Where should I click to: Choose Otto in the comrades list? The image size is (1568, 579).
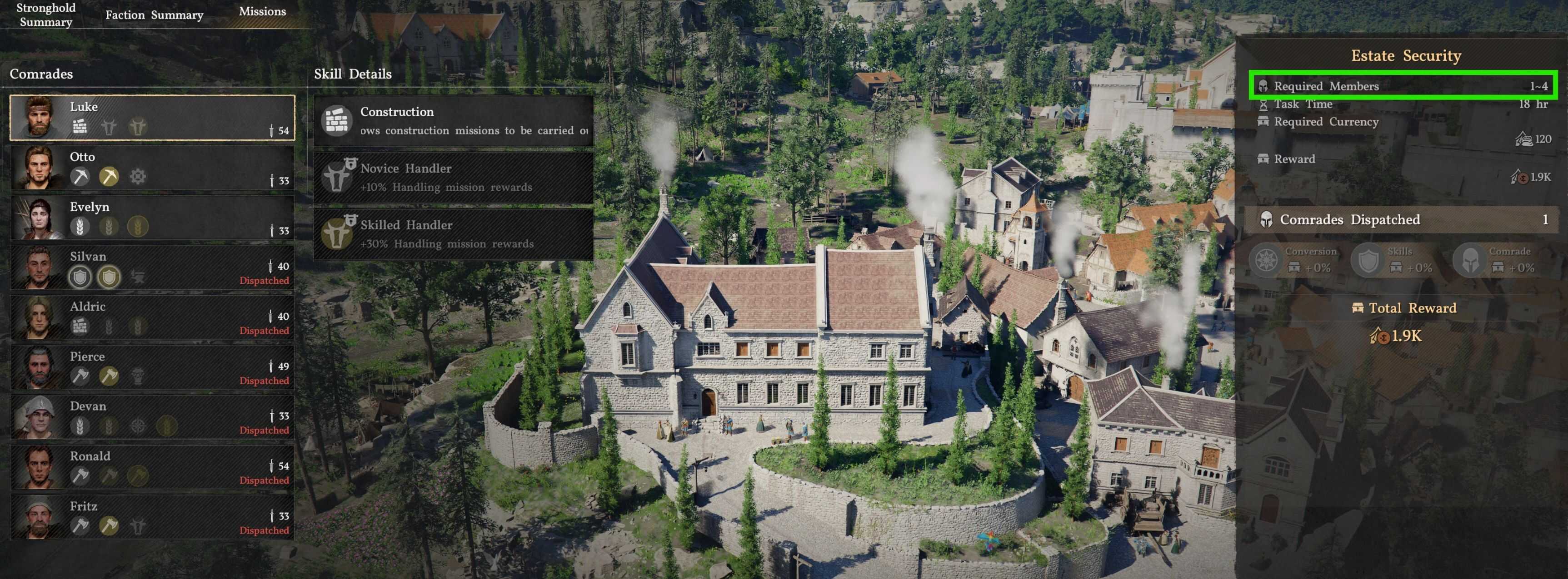(152, 167)
